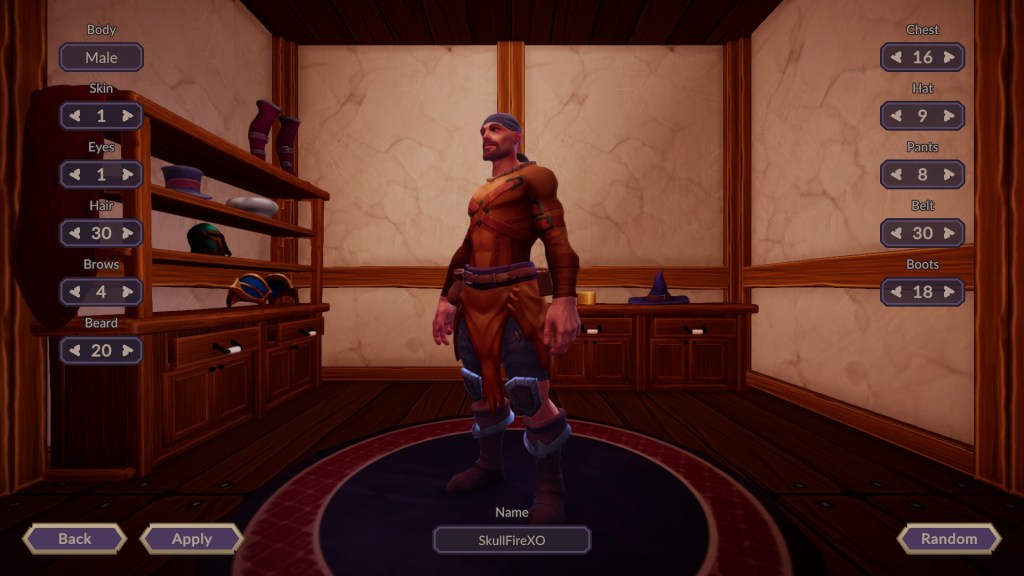Viewport: 1024px width, 576px height.
Task: Cycle Beard forward with right arrow
Action: [x=128, y=351]
